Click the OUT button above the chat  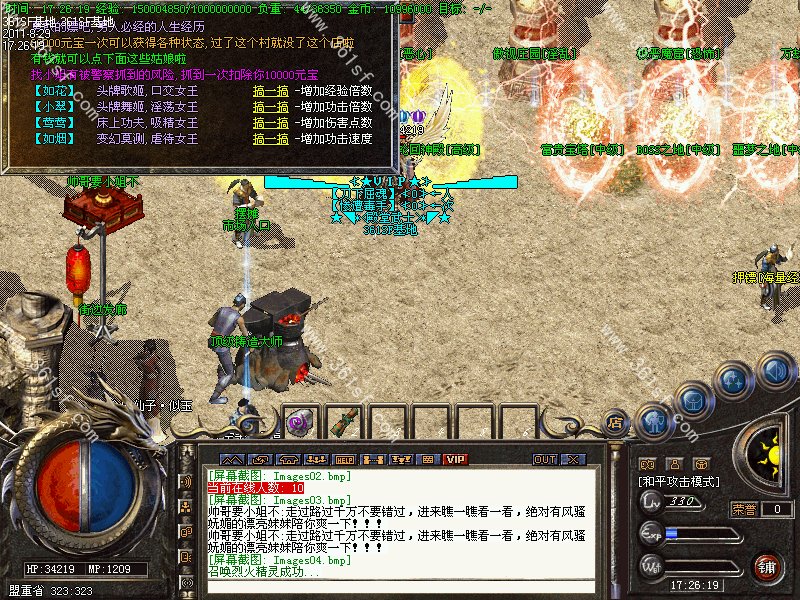pos(544,459)
